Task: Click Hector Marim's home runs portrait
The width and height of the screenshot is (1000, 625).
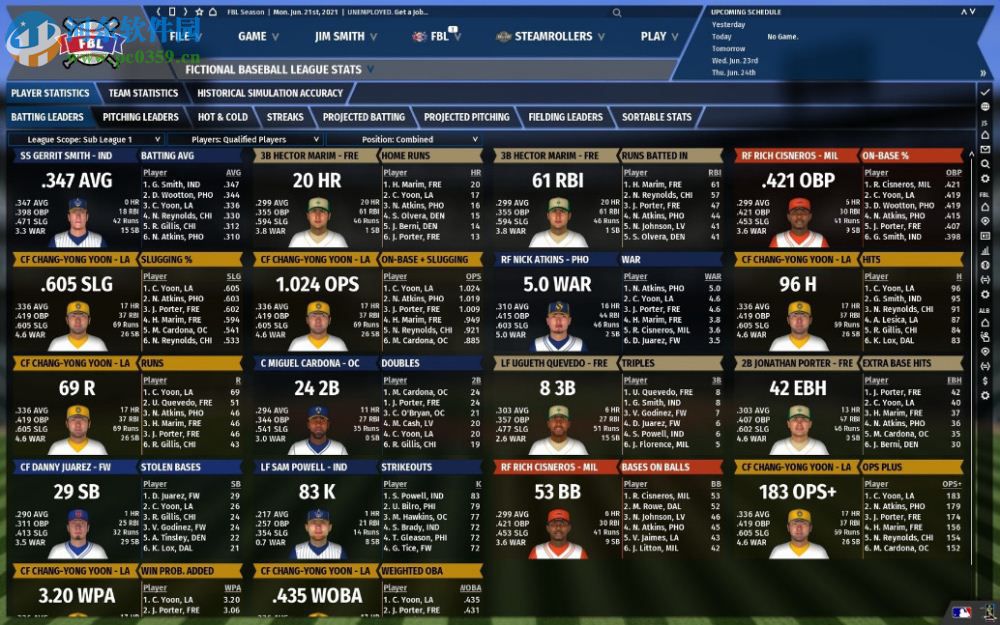Action: [x=318, y=221]
